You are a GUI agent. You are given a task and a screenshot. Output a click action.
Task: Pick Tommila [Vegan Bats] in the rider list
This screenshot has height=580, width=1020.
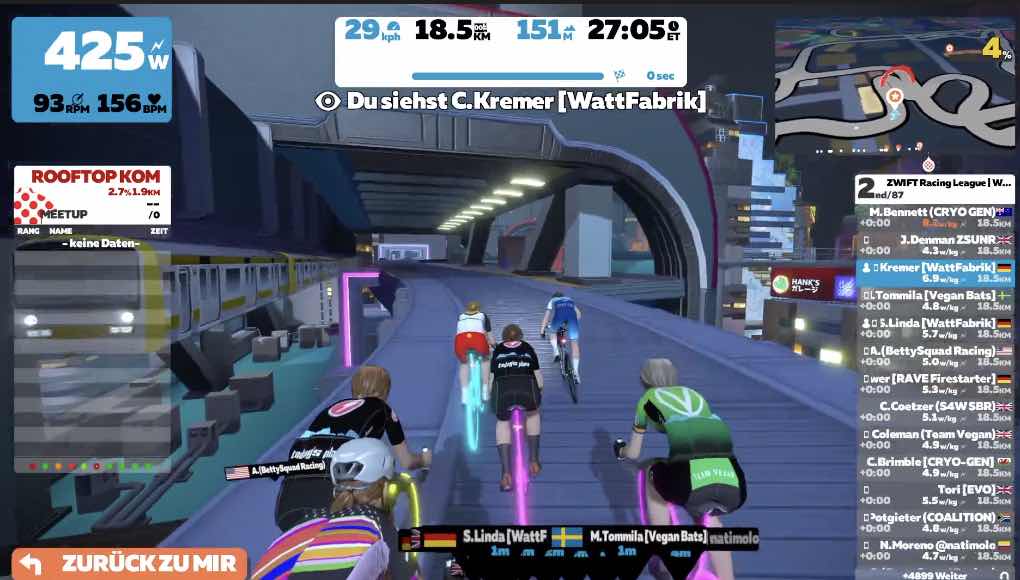coord(936,301)
